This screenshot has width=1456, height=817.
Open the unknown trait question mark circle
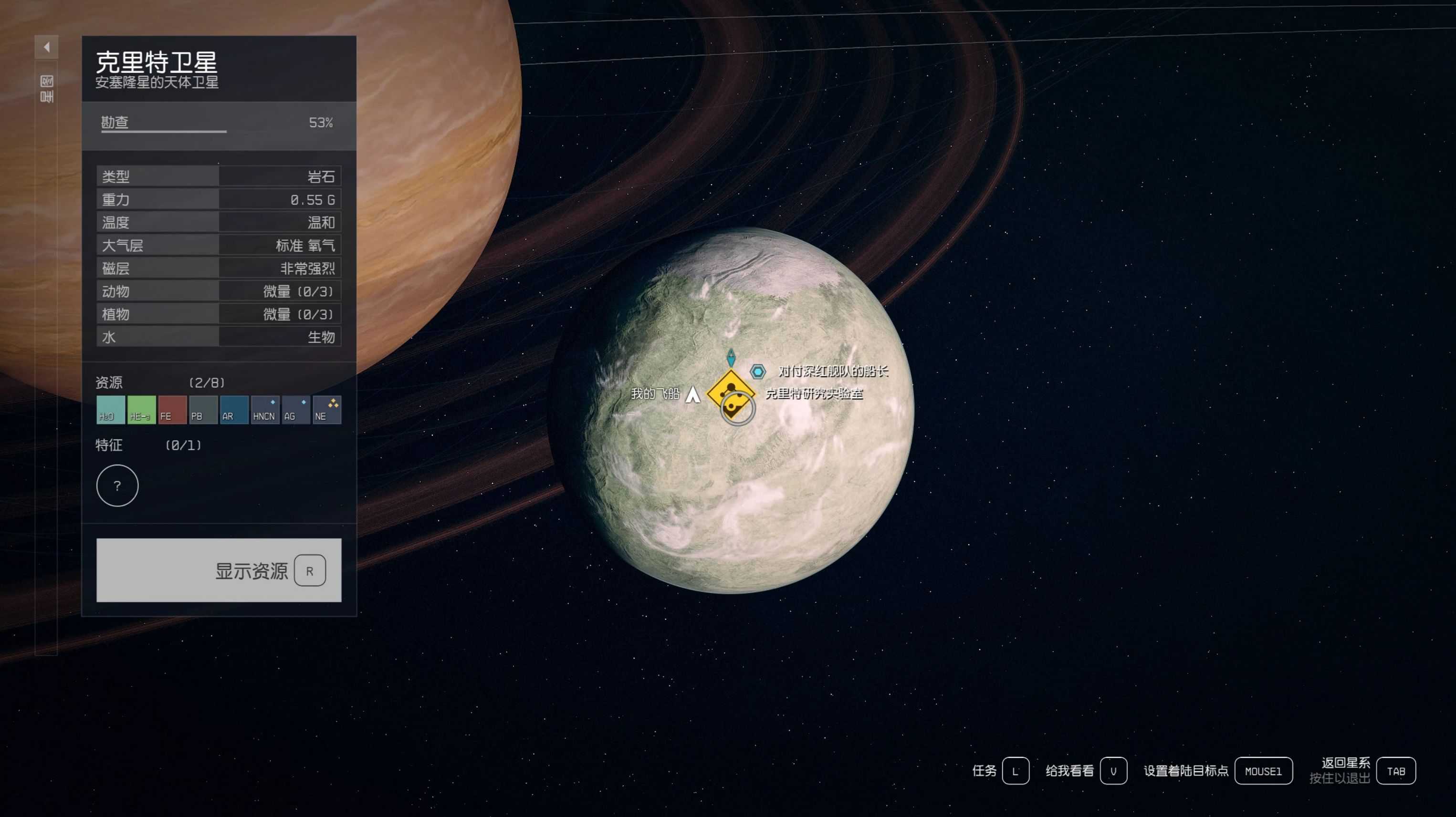click(x=117, y=486)
